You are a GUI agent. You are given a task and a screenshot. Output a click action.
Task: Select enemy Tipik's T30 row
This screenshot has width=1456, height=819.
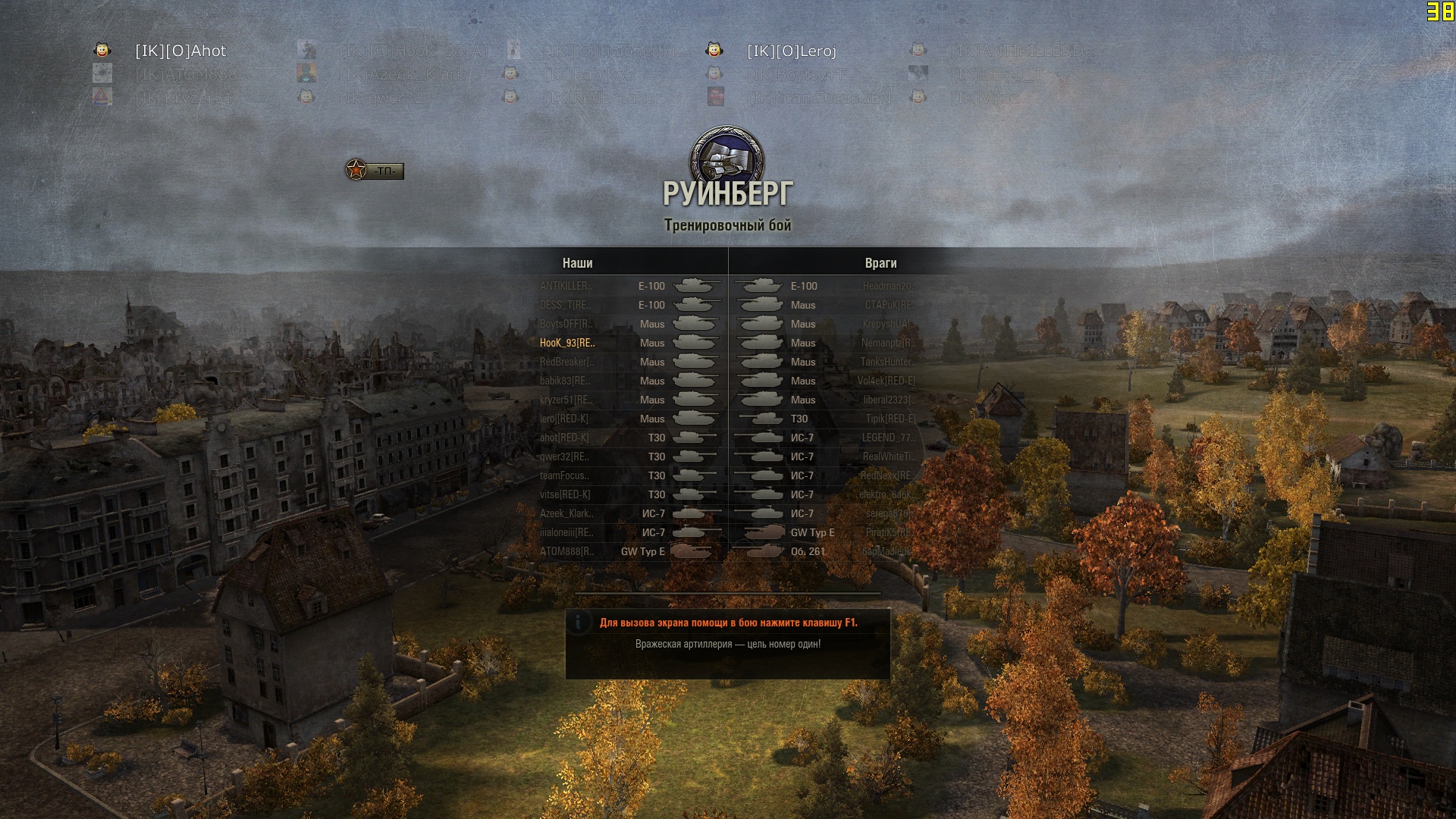click(827, 419)
